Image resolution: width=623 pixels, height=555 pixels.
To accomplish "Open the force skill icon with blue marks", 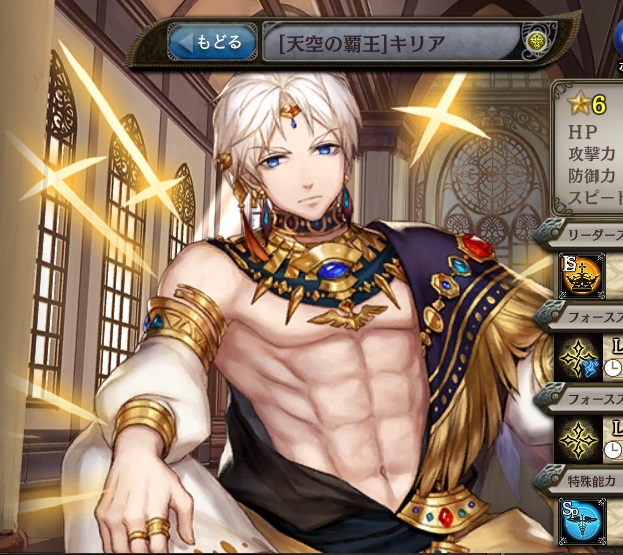I will pyautogui.click(x=581, y=358).
